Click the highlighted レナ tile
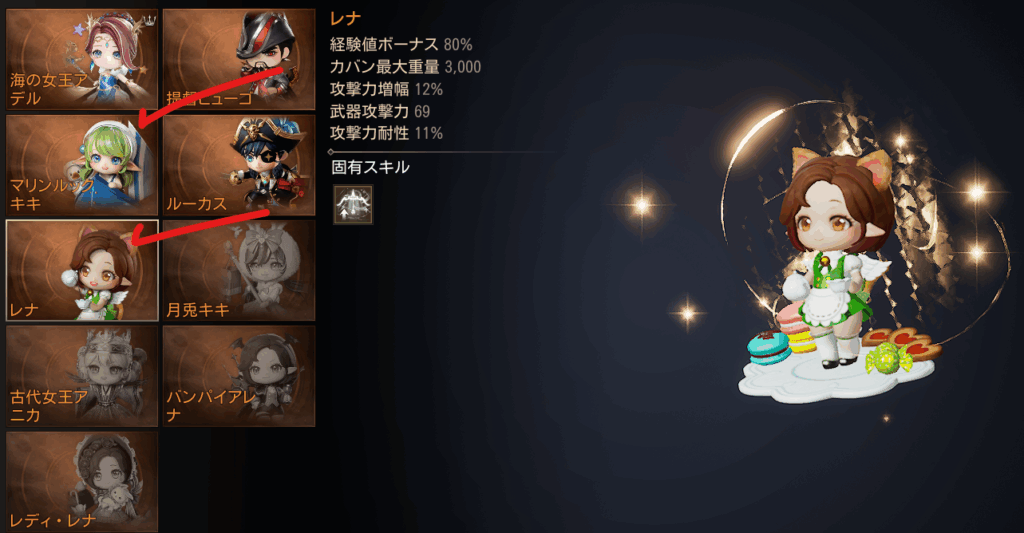Viewport: 1024px width, 533px height. point(82,270)
